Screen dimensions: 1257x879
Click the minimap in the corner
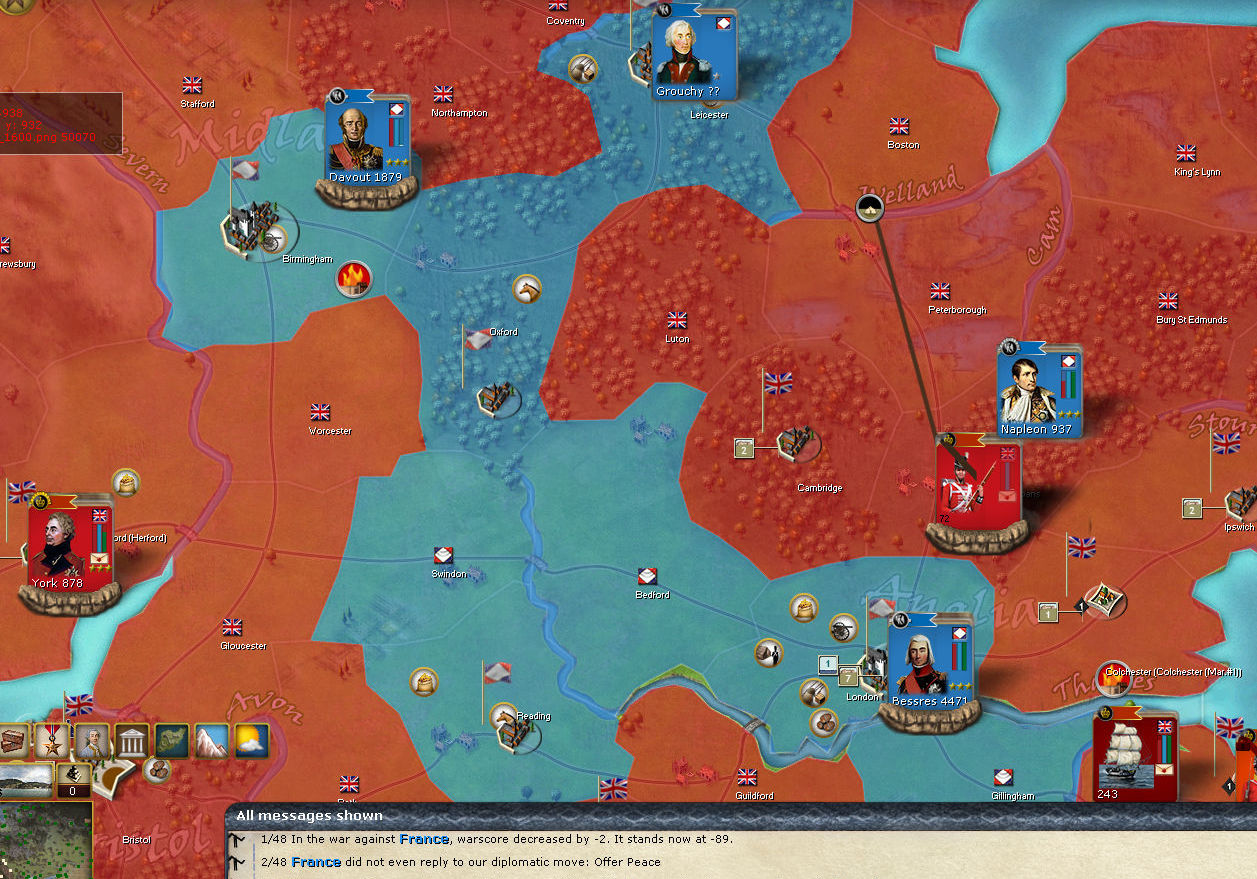(45, 840)
